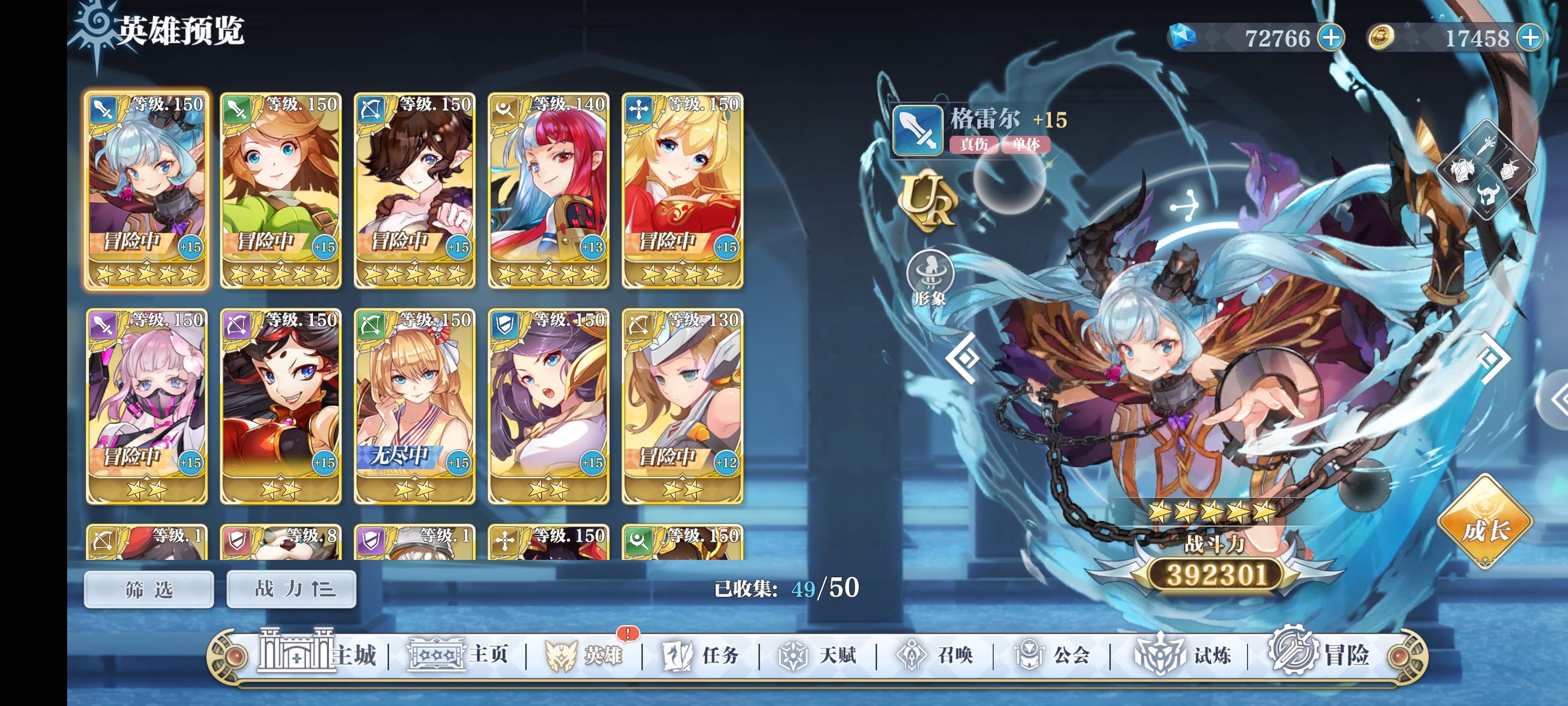This screenshot has width=1568, height=706.
Task: Open the armor equipment slot
Action: 1463,171
